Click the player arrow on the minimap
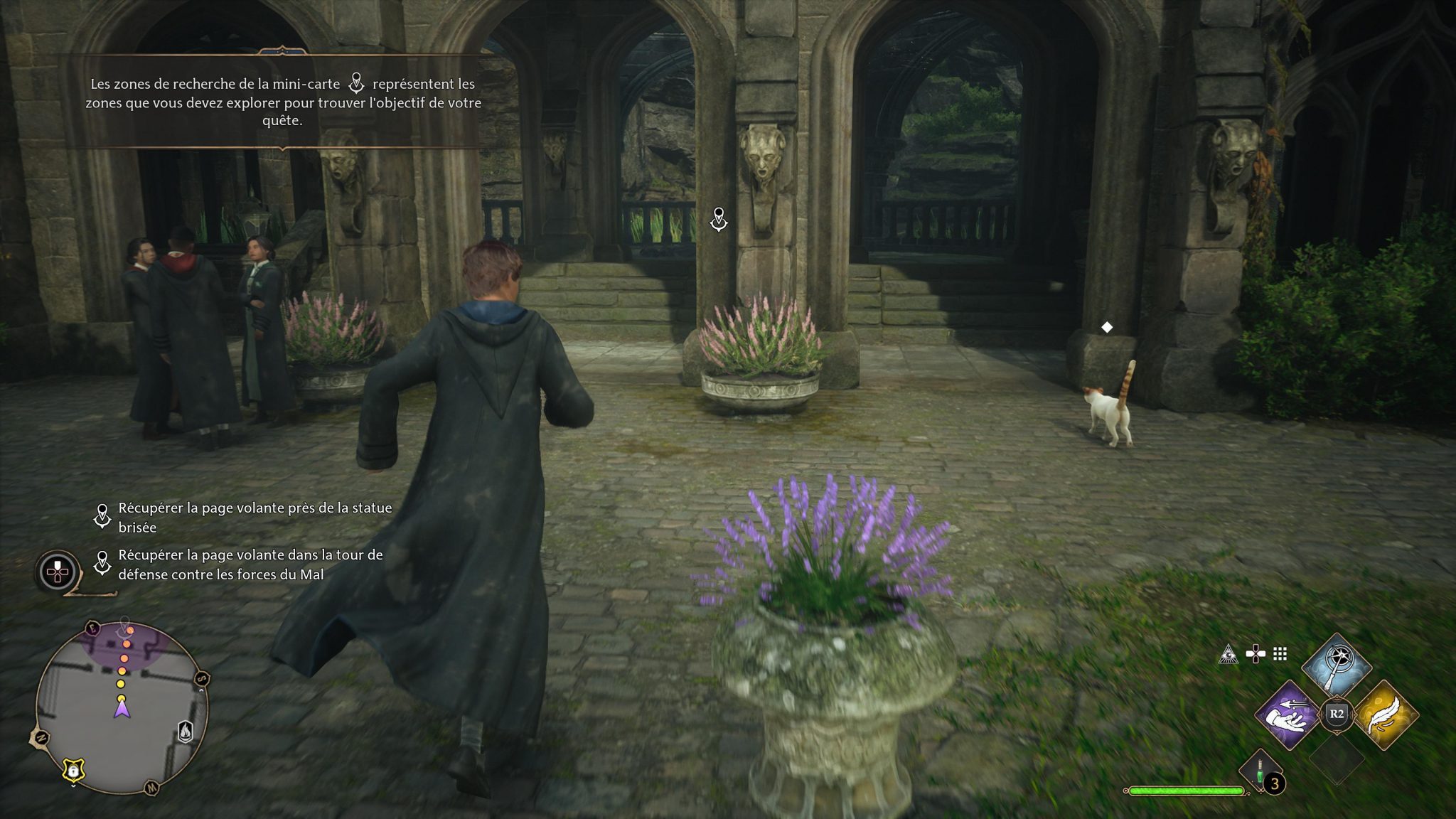 pos(122,709)
